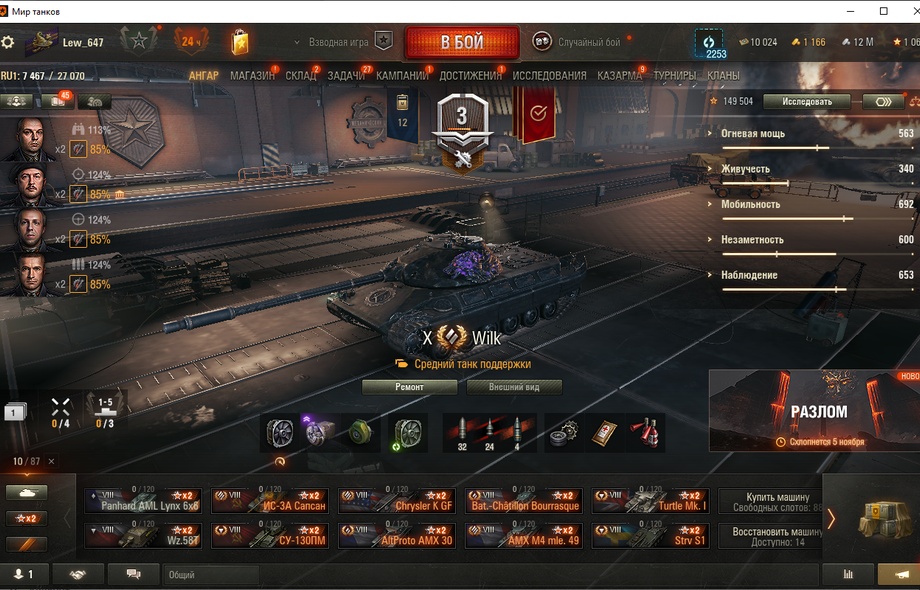Open the КАМПАНИИ tab
This screenshot has width=920, height=590.
(402, 76)
